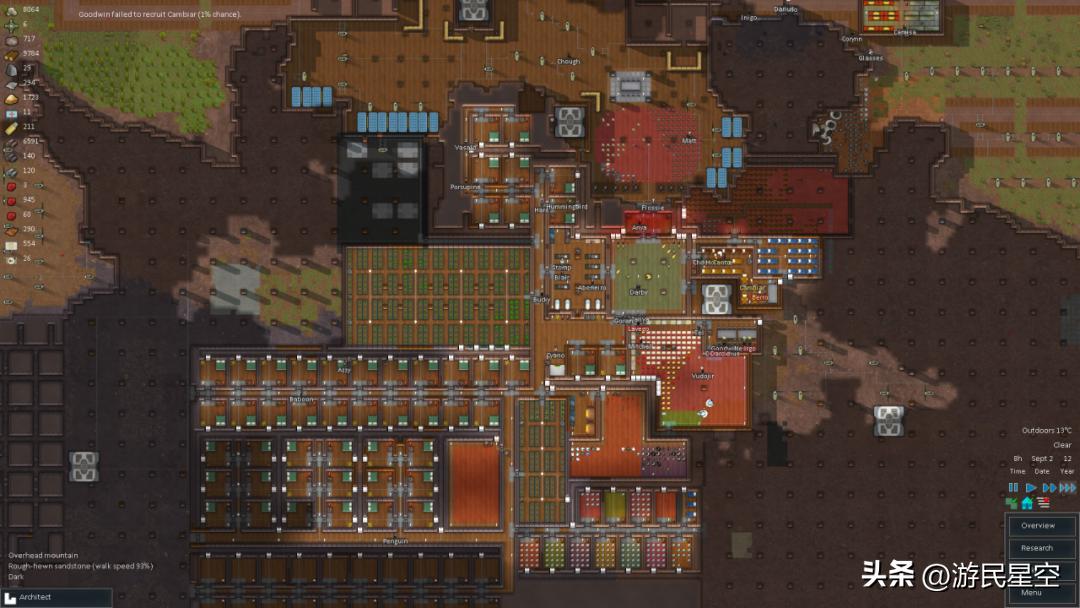Set game to normal play speed
Viewport: 1080px width, 608px height.
1030,488
